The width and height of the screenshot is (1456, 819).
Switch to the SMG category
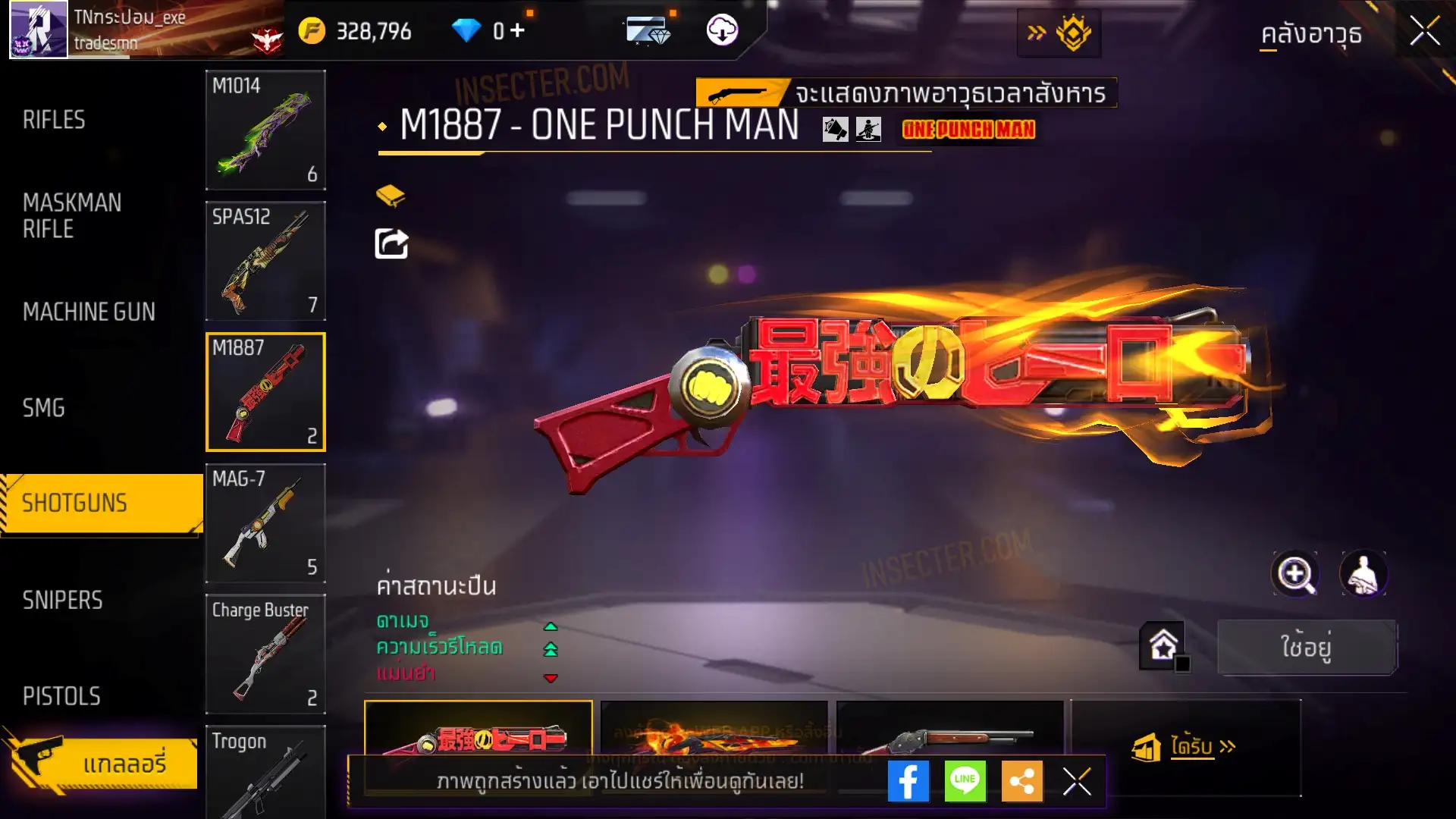point(44,408)
